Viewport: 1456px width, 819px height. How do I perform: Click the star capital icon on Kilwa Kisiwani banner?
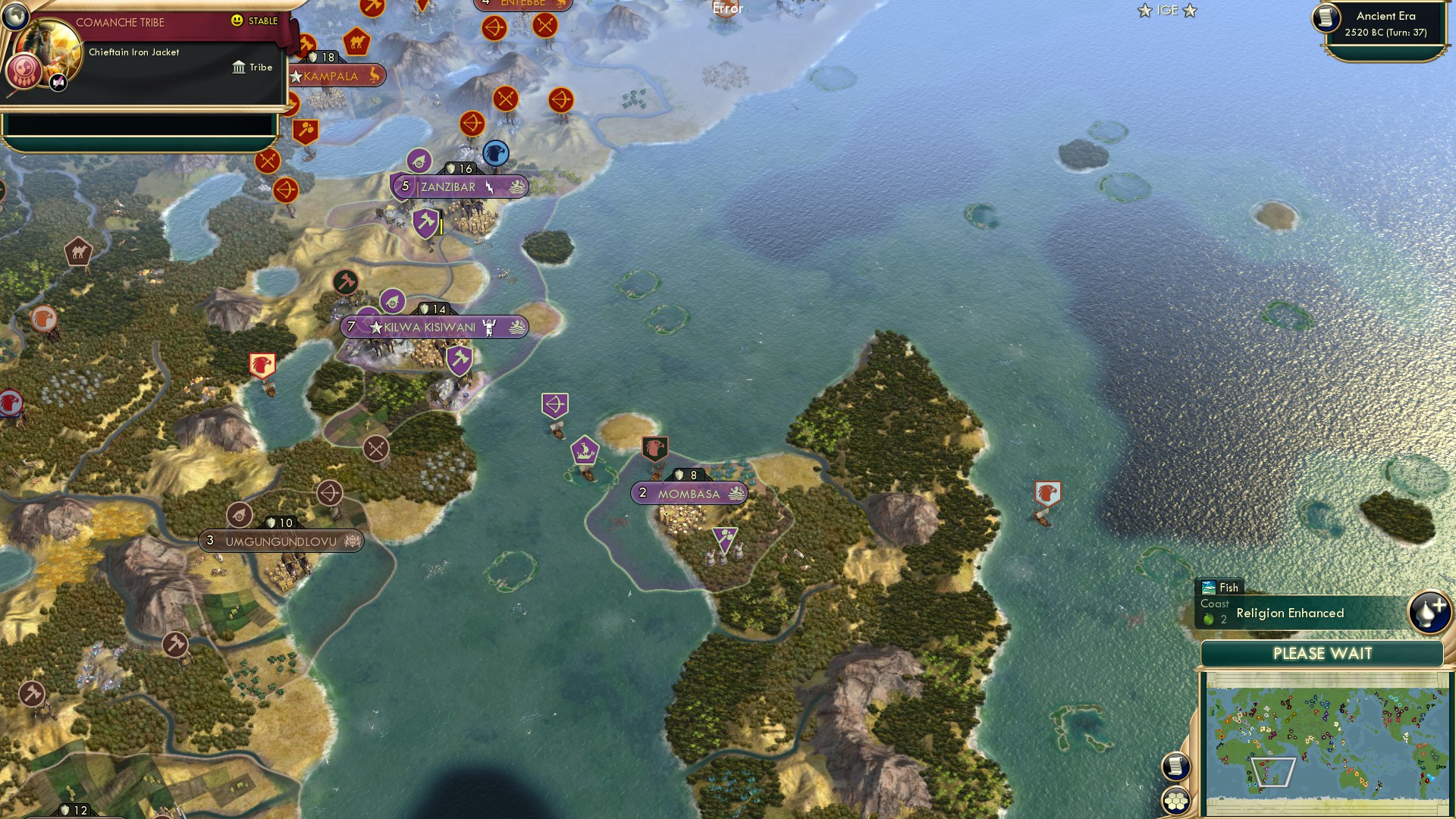click(x=375, y=327)
